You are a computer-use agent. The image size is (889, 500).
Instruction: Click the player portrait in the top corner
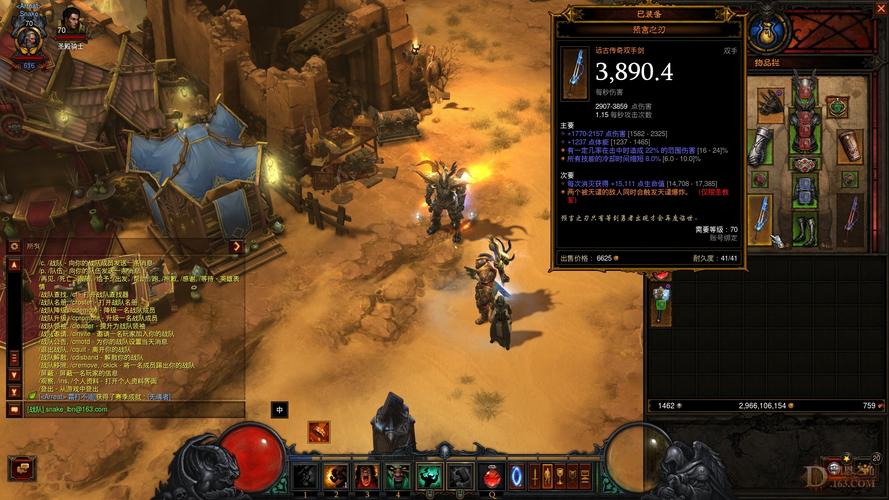(28, 37)
